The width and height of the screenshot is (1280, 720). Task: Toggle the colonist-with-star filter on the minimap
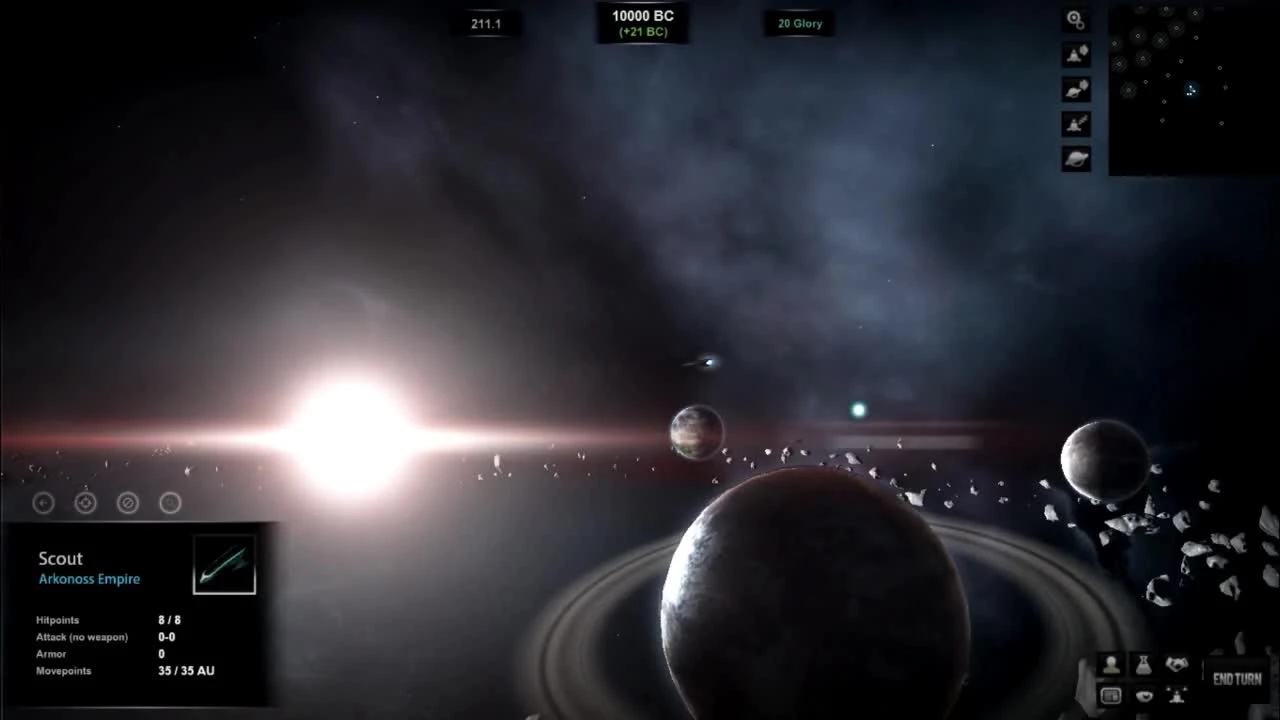pos(1075,54)
